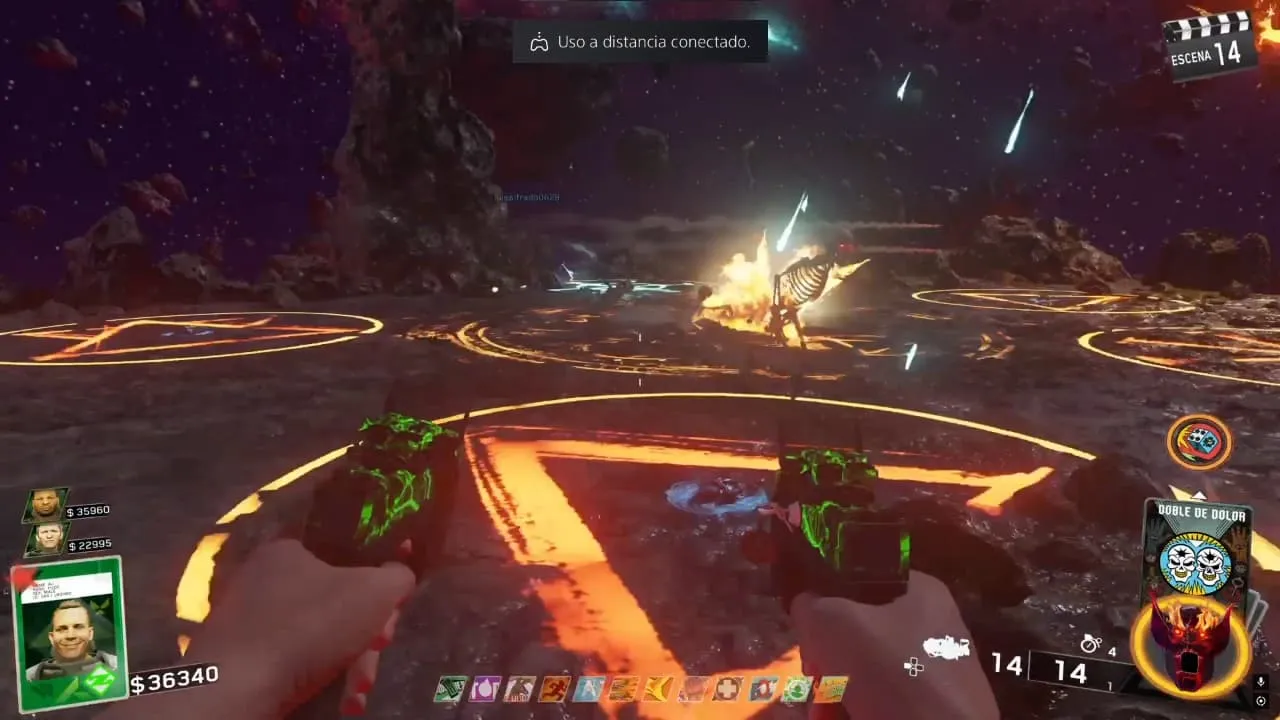1280x720 pixels.
Task: Click the dice icon in the orange circle
Action: pyautogui.click(x=1199, y=442)
